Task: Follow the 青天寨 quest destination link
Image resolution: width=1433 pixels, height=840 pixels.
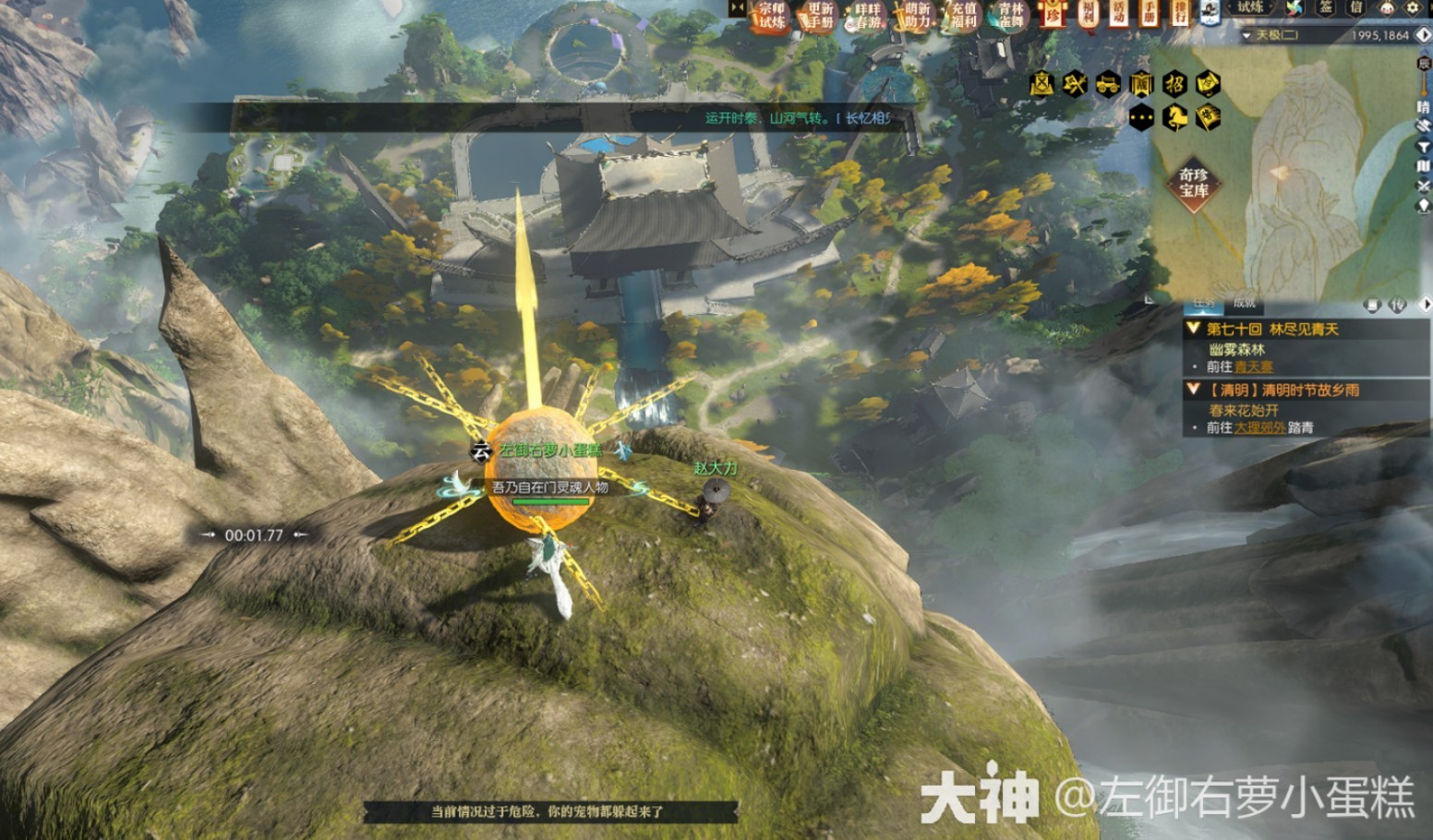Action: tap(1253, 366)
